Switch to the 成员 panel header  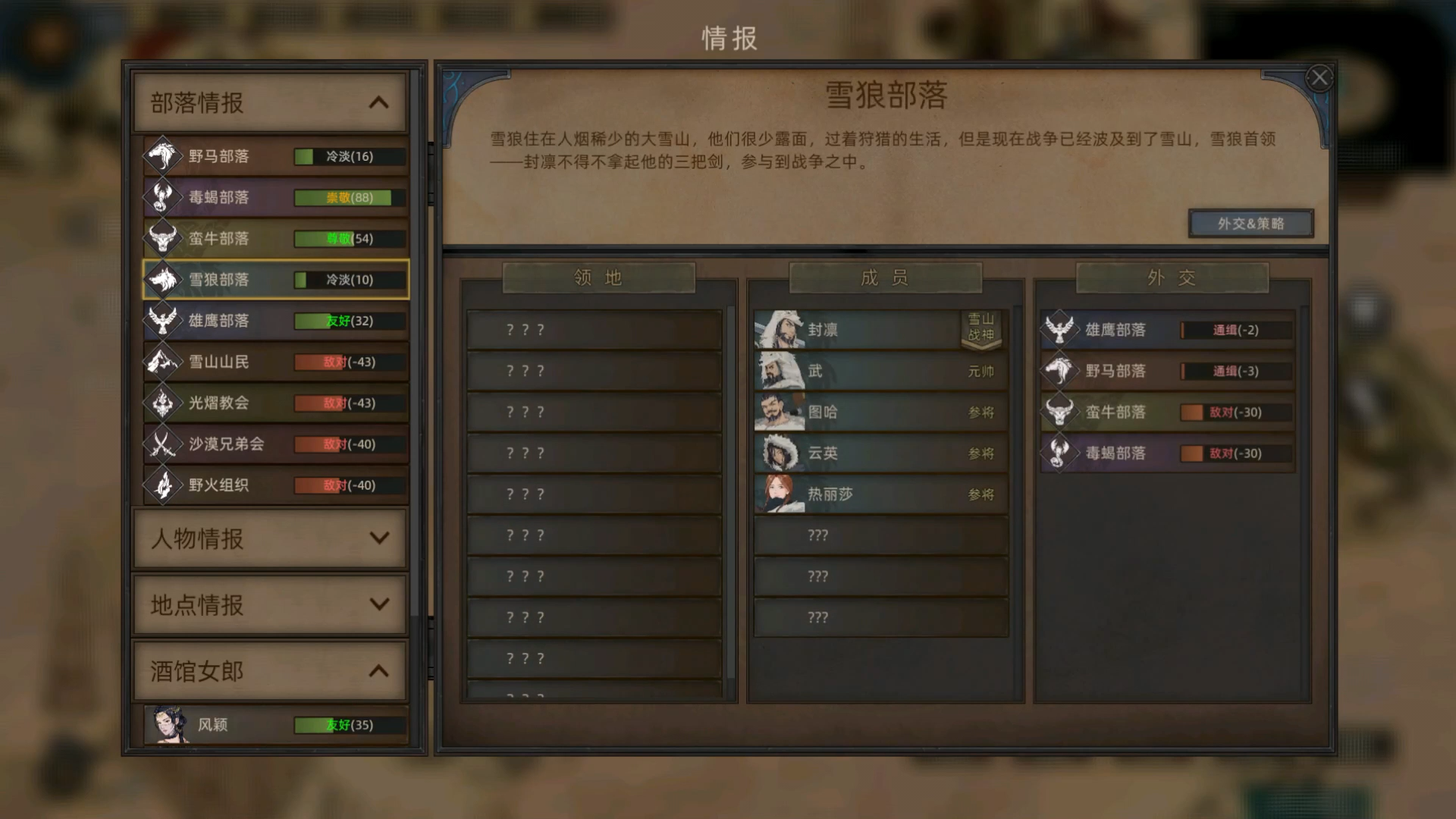click(x=884, y=278)
